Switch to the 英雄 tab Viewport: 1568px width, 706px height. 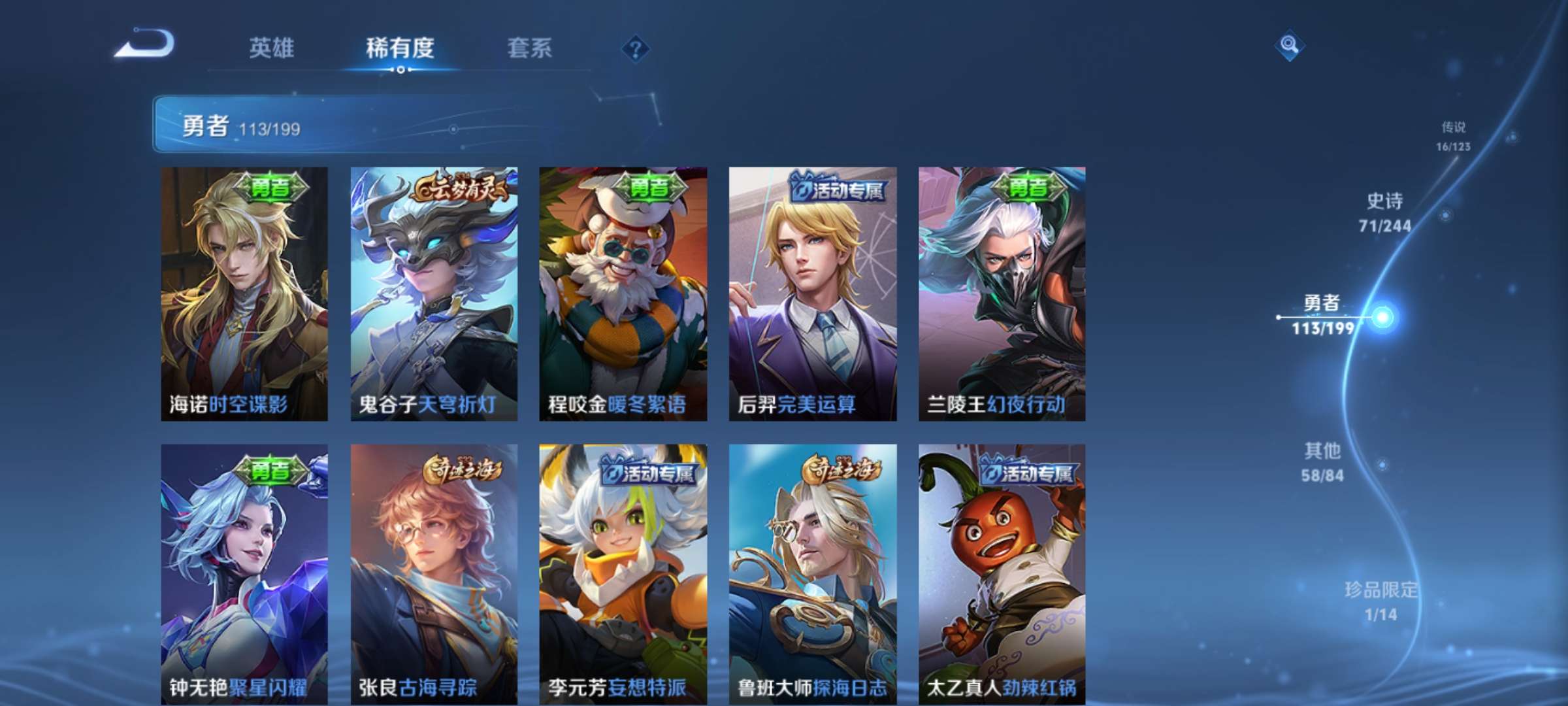pos(271,48)
